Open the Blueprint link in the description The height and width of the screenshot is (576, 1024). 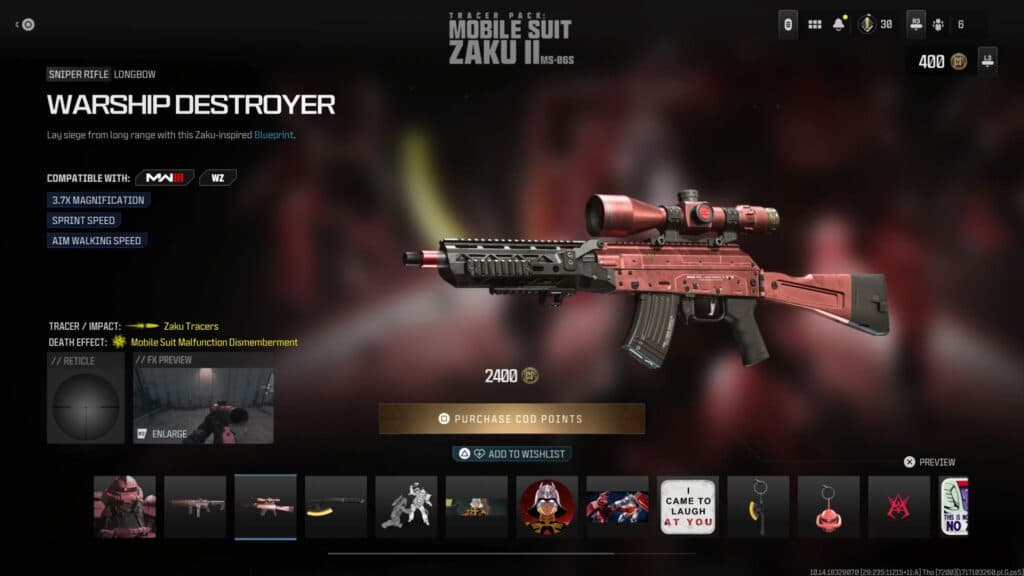pyautogui.click(x=273, y=135)
